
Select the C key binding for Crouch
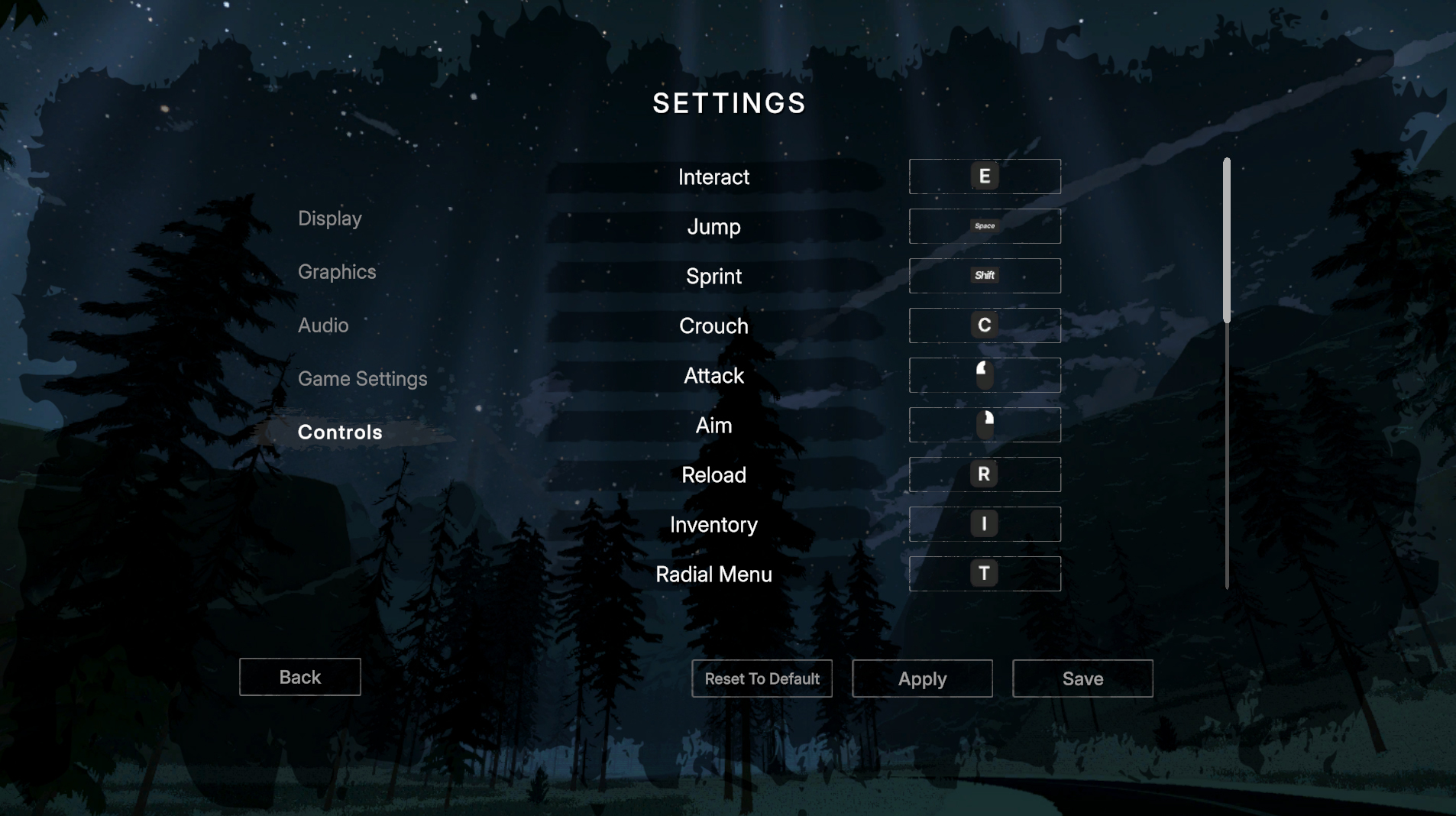pos(985,325)
